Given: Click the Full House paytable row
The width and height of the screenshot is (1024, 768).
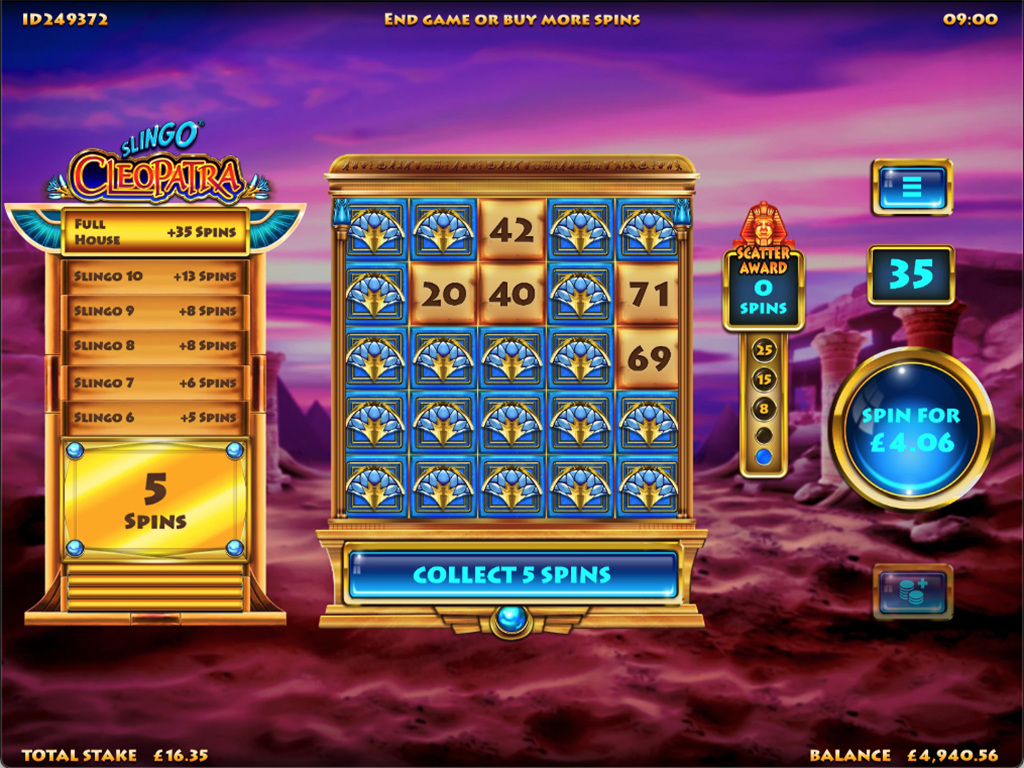Looking at the screenshot, I should 155,232.
